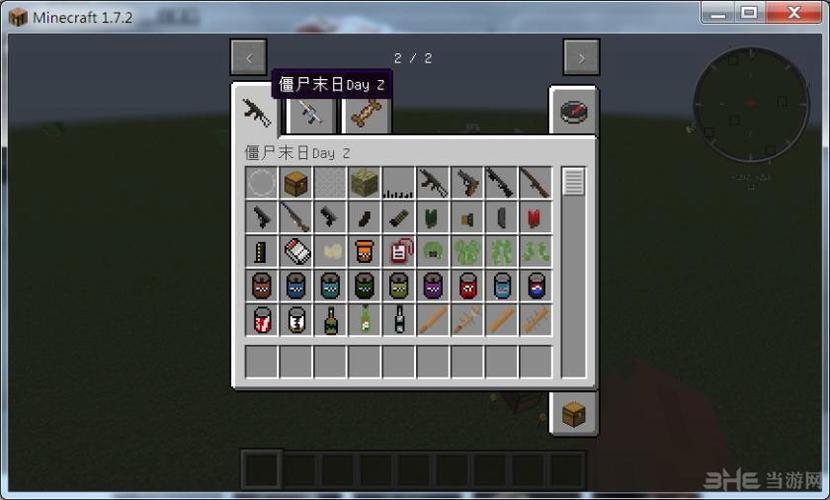830x500 pixels.
Task: Grab the pistol in the top row
Action: pyautogui.click(x=466, y=183)
